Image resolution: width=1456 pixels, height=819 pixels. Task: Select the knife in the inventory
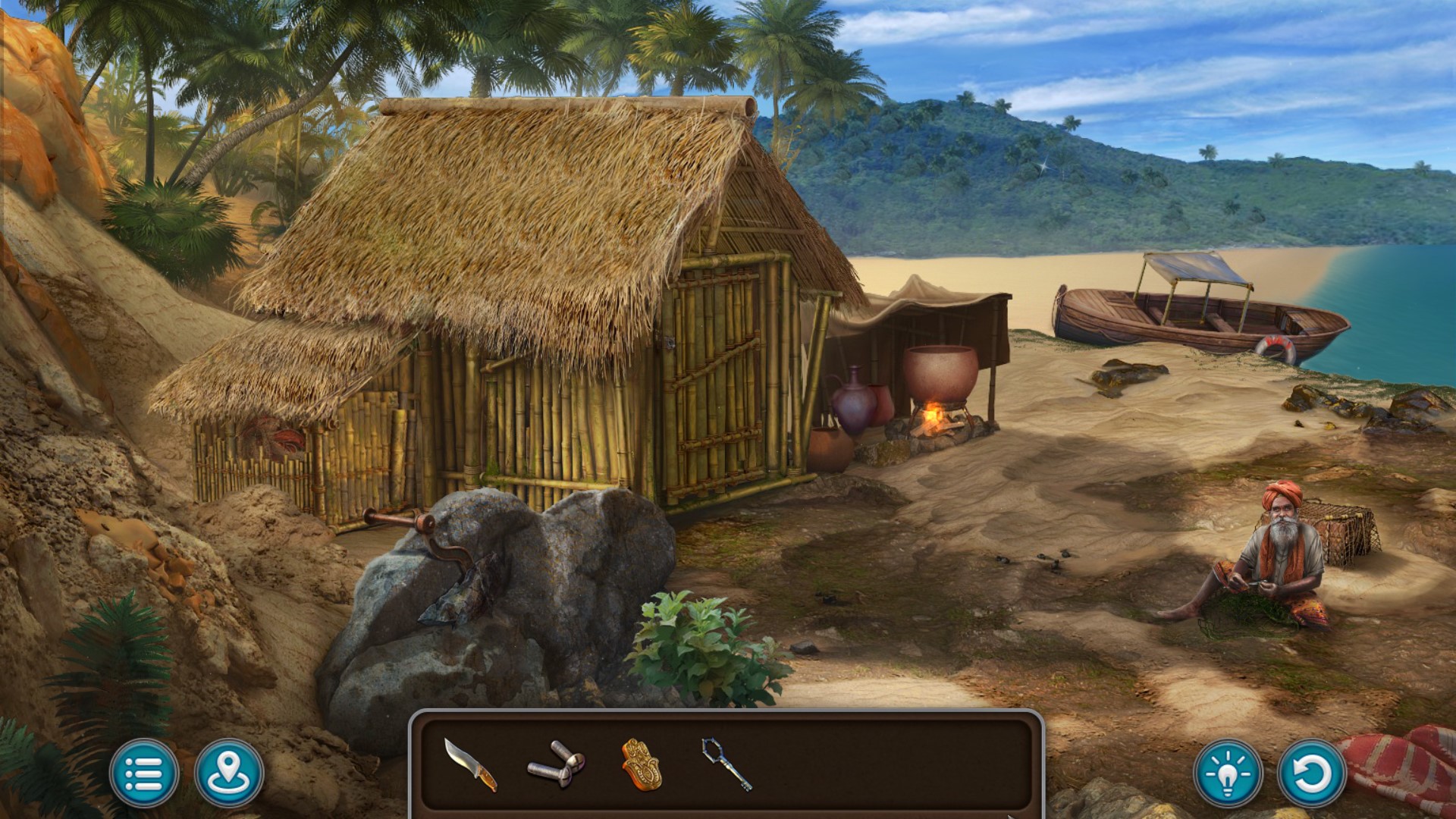pos(470,765)
